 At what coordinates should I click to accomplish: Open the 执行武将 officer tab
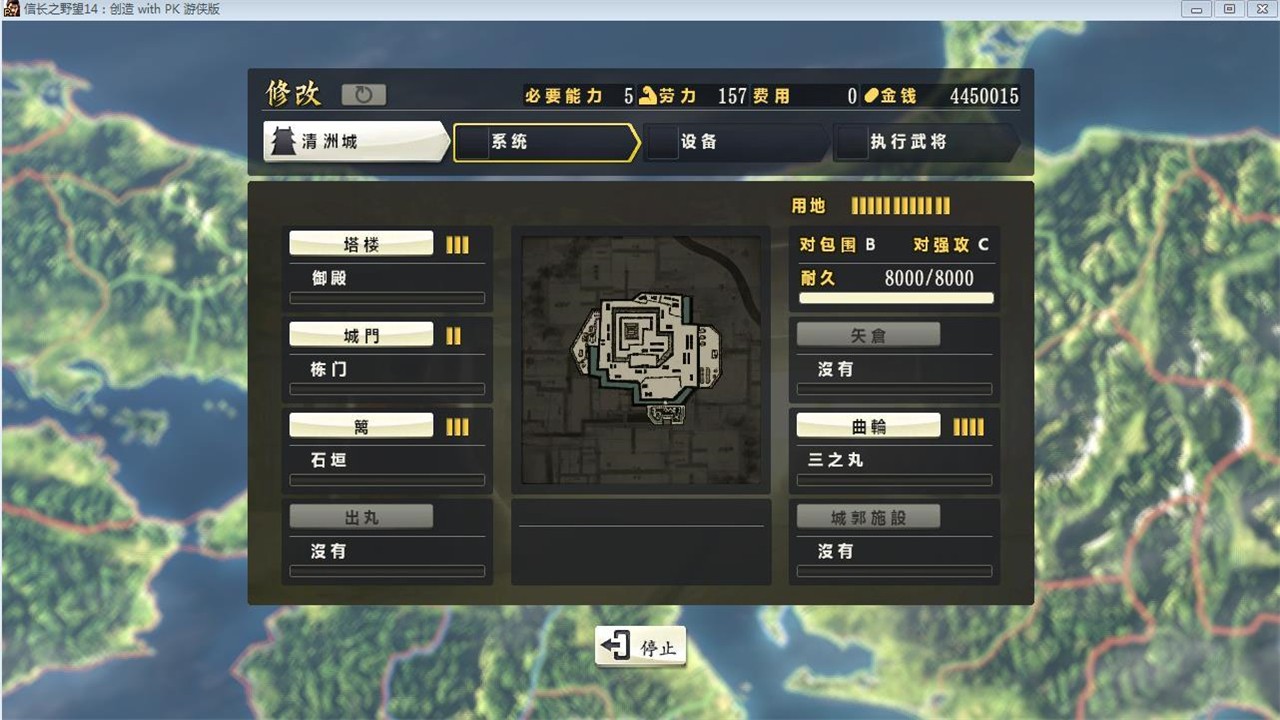(925, 142)
